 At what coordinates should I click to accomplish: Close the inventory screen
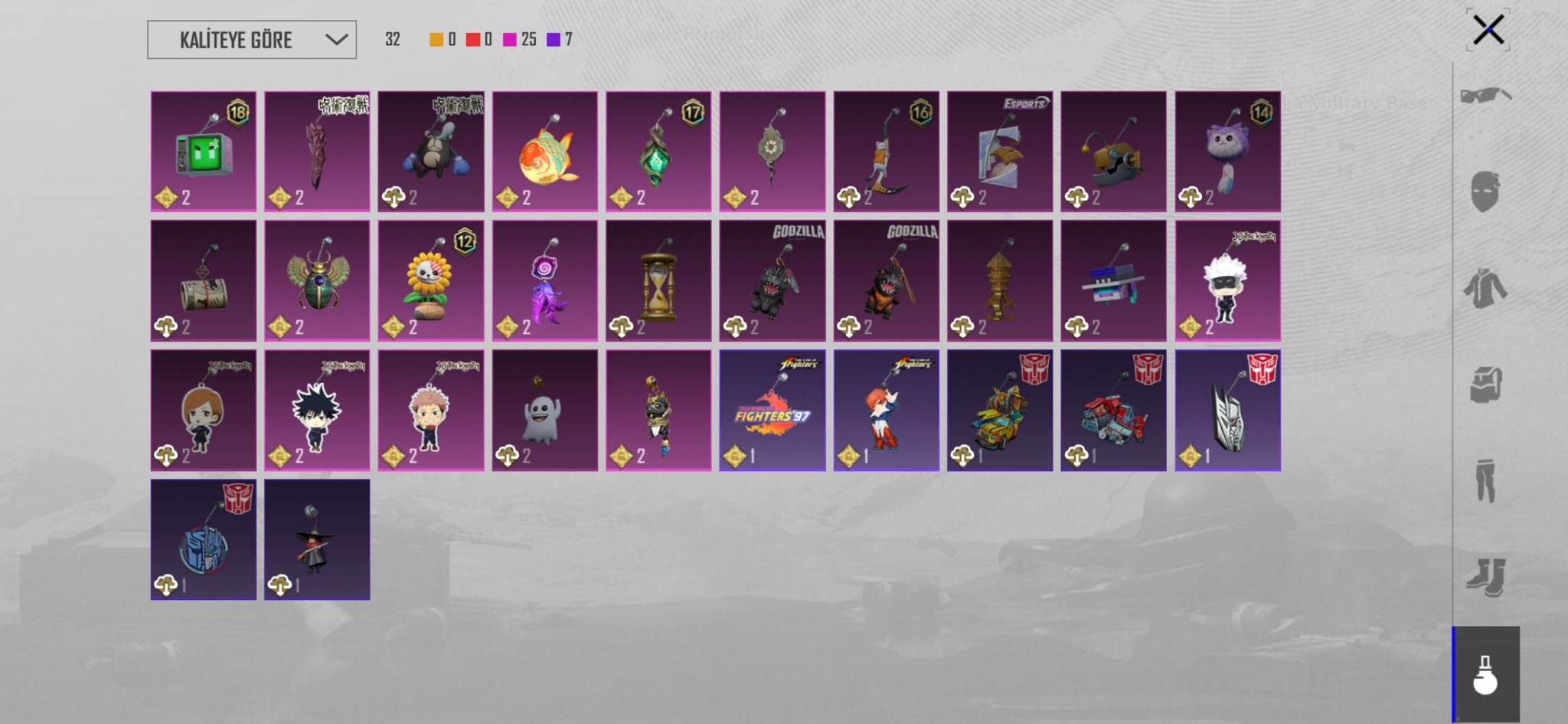[1488, 31]
